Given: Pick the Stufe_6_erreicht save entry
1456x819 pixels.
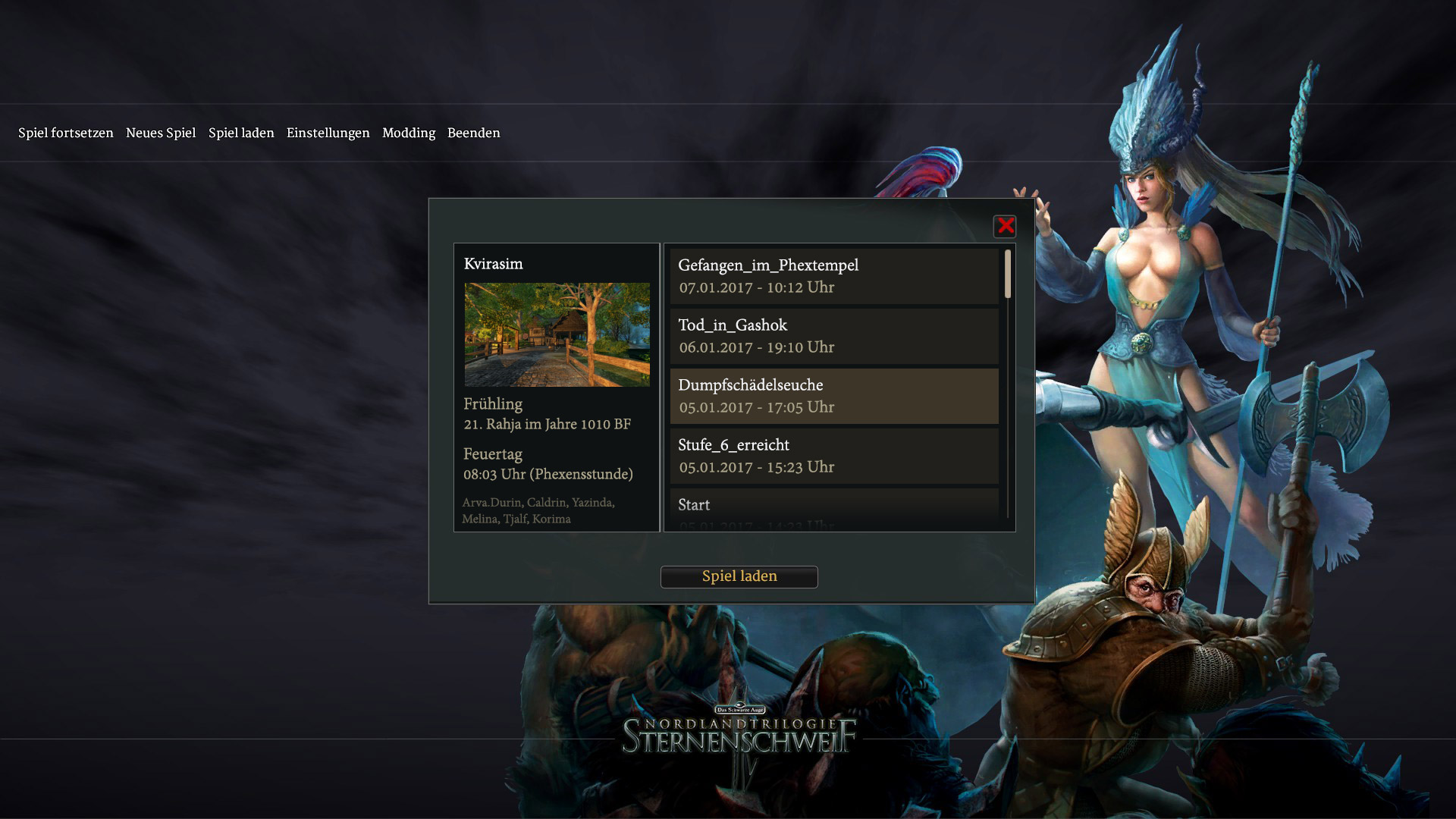Looking at the screenshot, I should pyautogui.click(x=834, y=456).
